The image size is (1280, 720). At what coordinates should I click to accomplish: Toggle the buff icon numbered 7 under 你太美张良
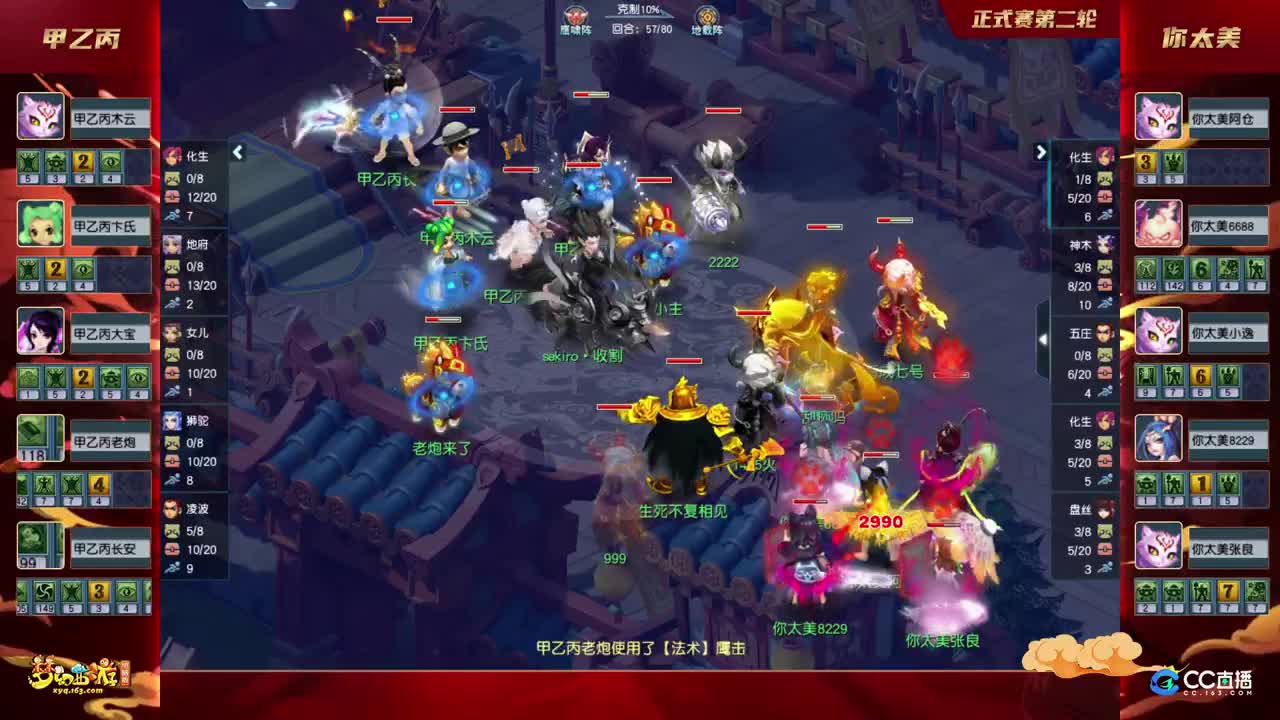click(x=1227, y=590)
